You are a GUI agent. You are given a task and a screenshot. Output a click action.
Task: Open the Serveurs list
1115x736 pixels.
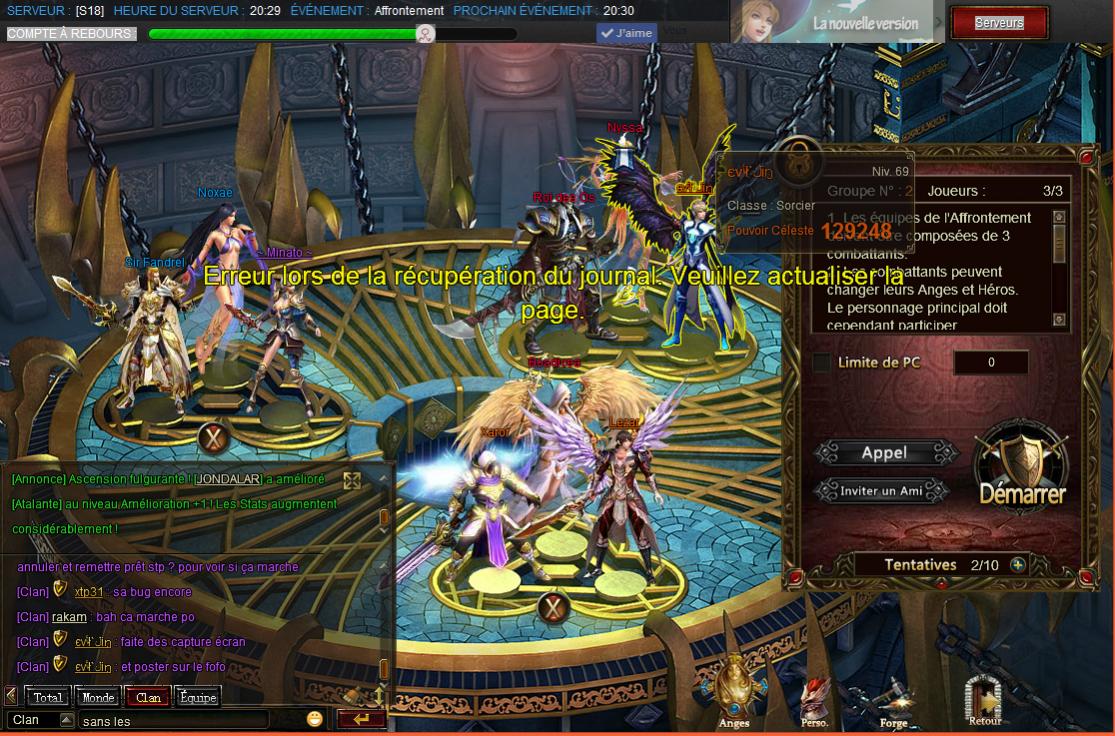coord(998,22)
